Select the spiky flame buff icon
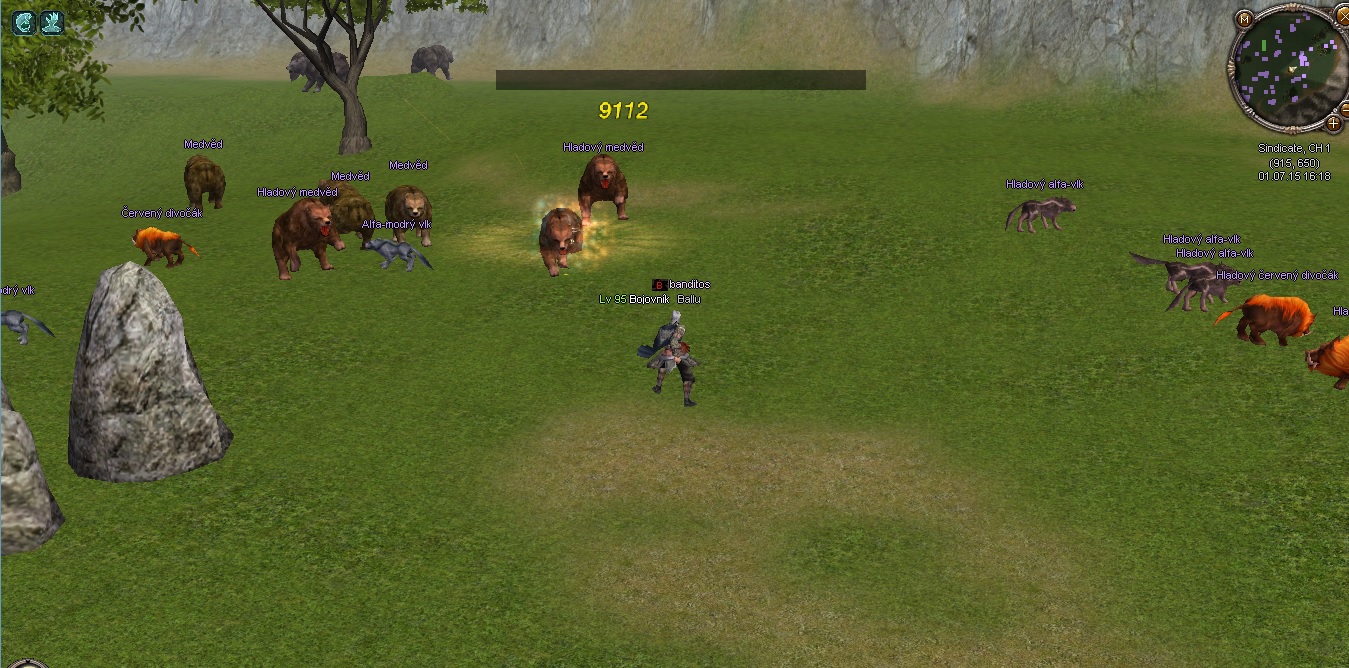This screenshot has width=1349, height=668. (52, 22)
